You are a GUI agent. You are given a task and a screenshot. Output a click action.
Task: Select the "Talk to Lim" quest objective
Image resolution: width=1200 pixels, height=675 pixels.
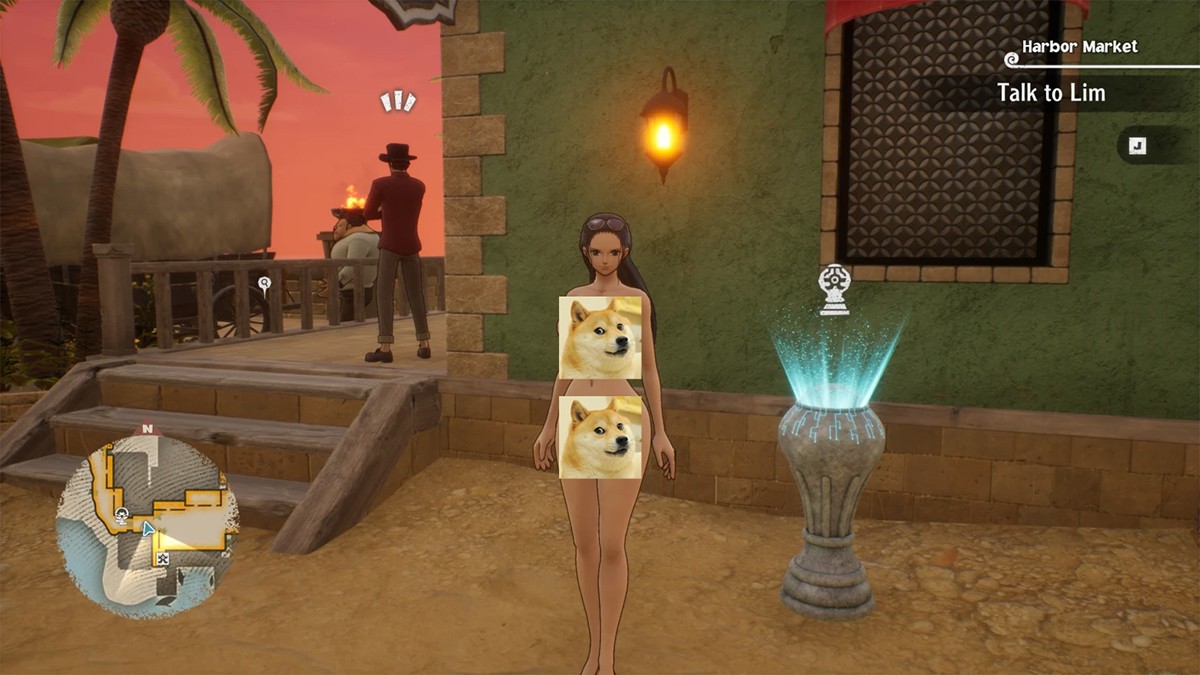1051,93
